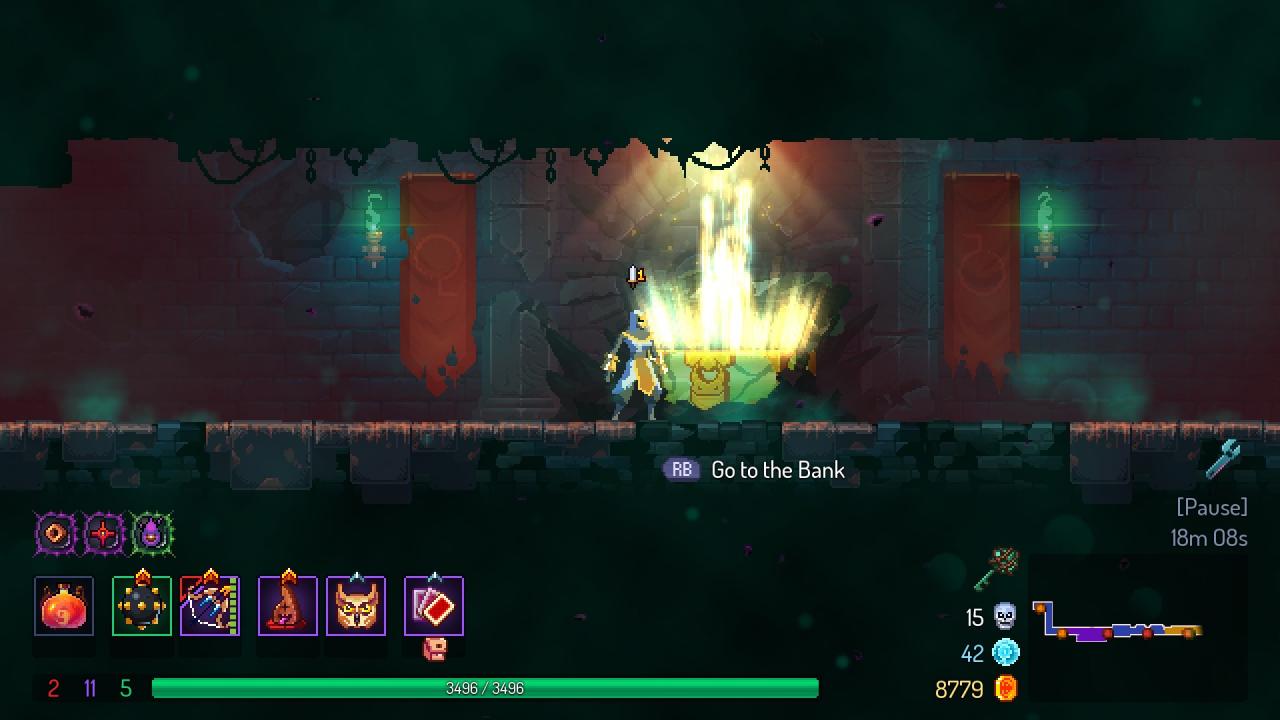Activate the owl skill slot
1280x720 pixels.
click(x=356, y=606)
